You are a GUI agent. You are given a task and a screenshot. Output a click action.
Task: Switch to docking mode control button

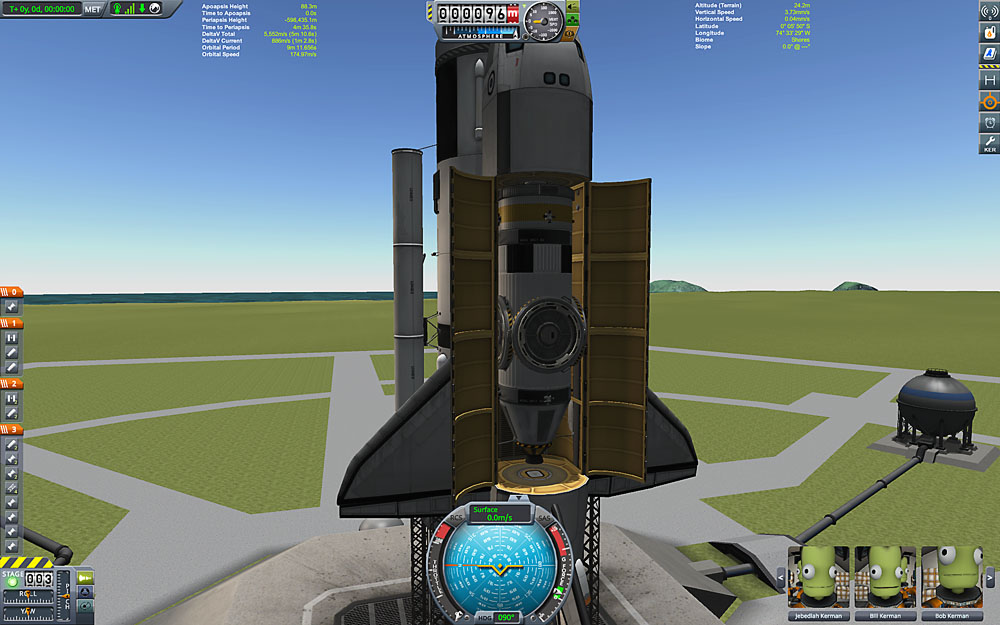[85, 592]
